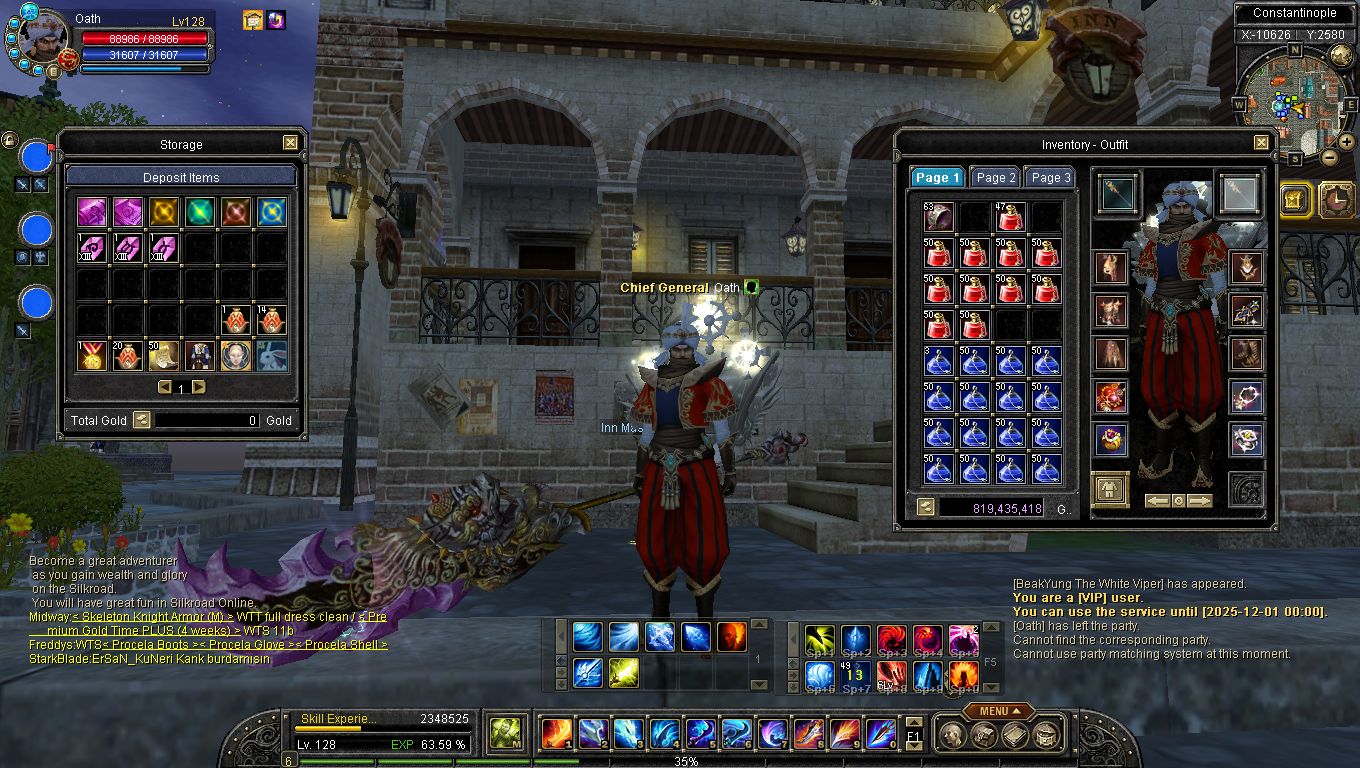This screenshot has width=1360, height=768.
Task: Open the MENU expander
Action: (999, 711)
